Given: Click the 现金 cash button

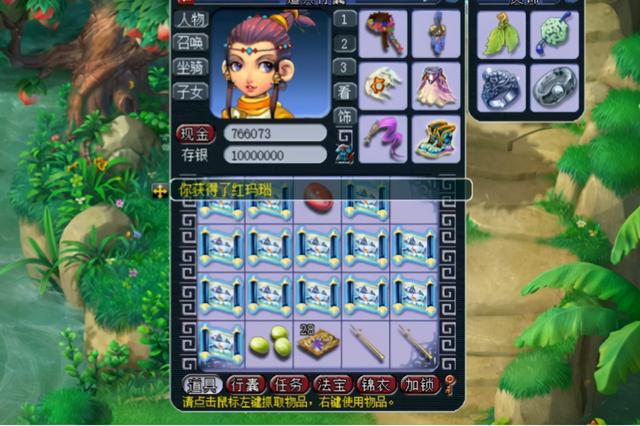Looking at the screenshot, I should [x=196, y=133].
